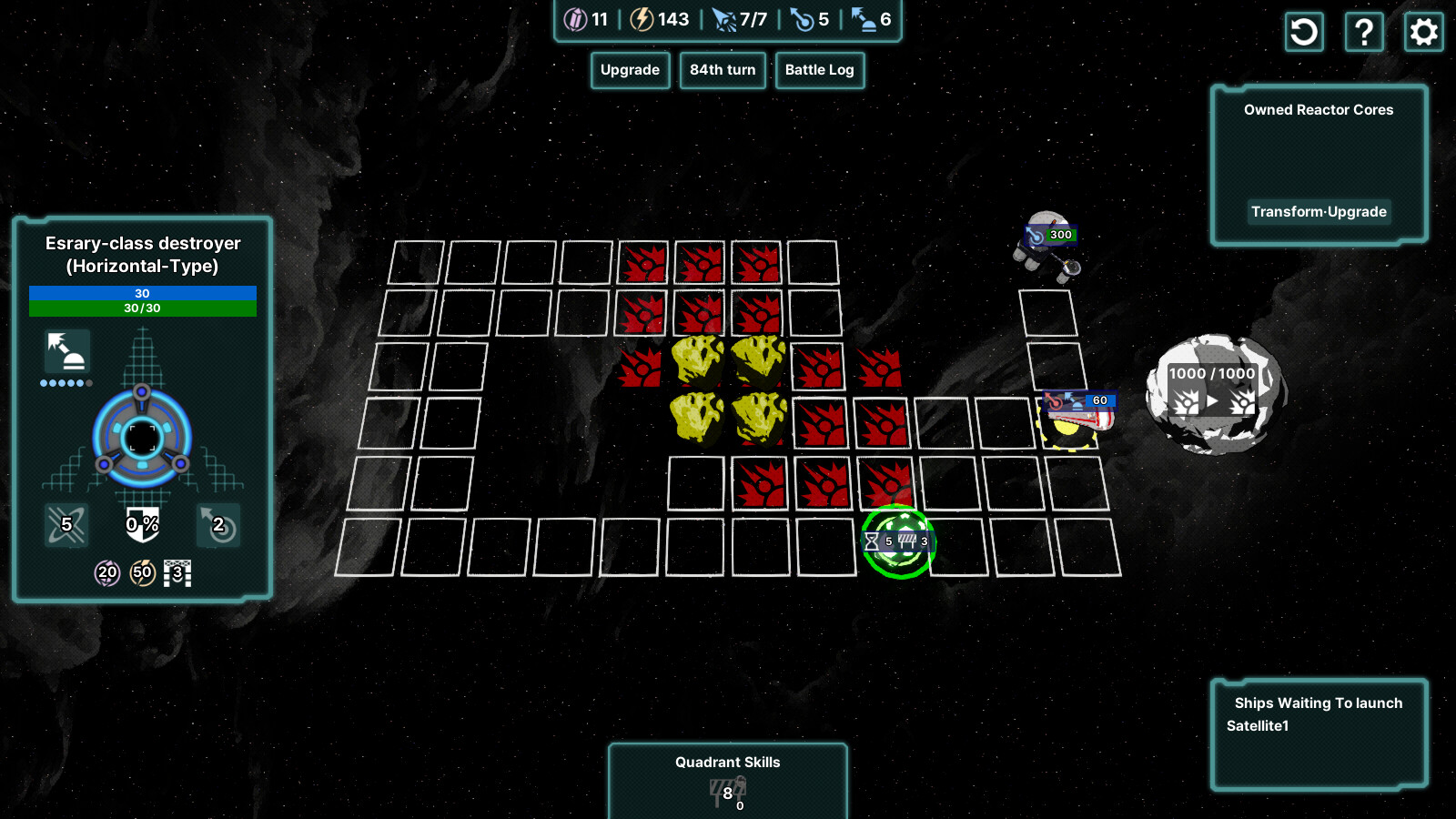1456x819 pixels.
Task: Click the 84th turn button
Action: click(723, 70)
